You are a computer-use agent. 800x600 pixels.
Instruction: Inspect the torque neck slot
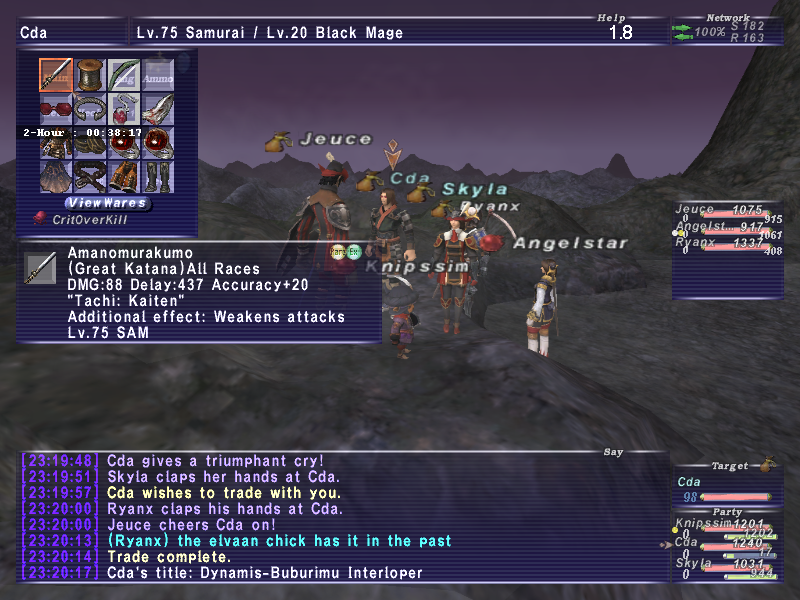(90, 109)
